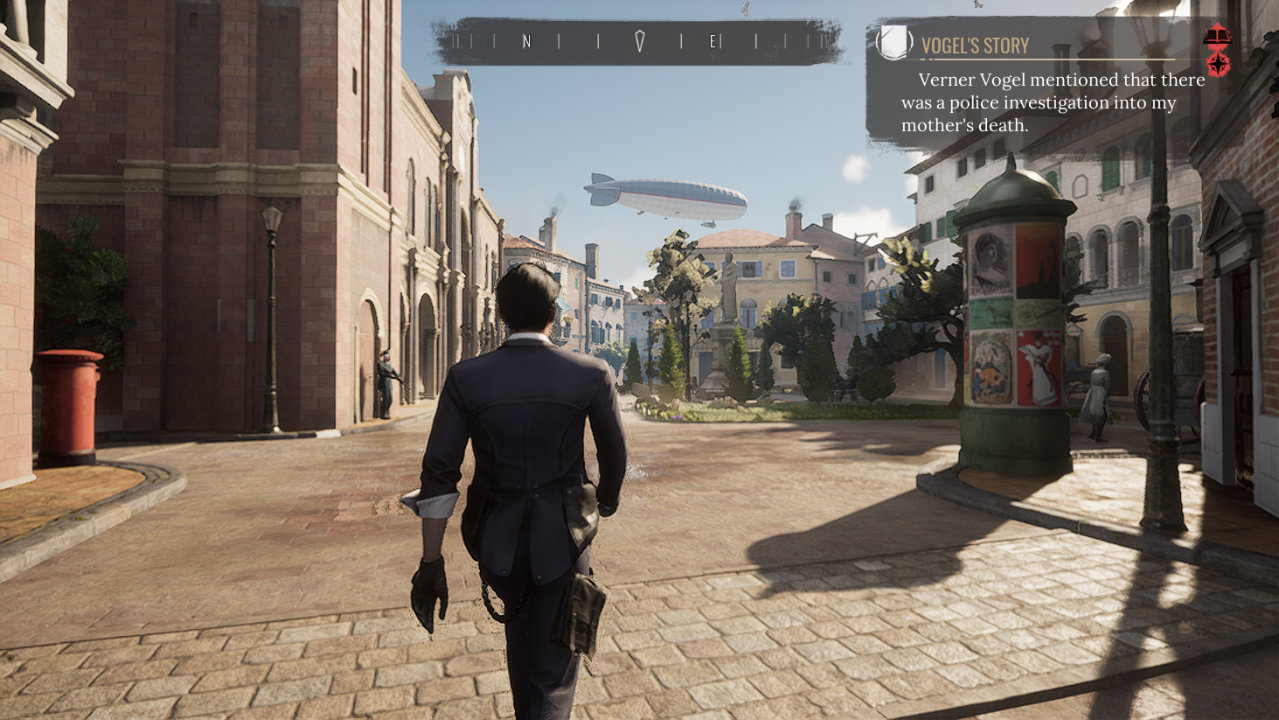The height and width of the screenshot is (720, 1279).
Task: Click the red open-book casebook icon
Action: (x=1217, y=37)
